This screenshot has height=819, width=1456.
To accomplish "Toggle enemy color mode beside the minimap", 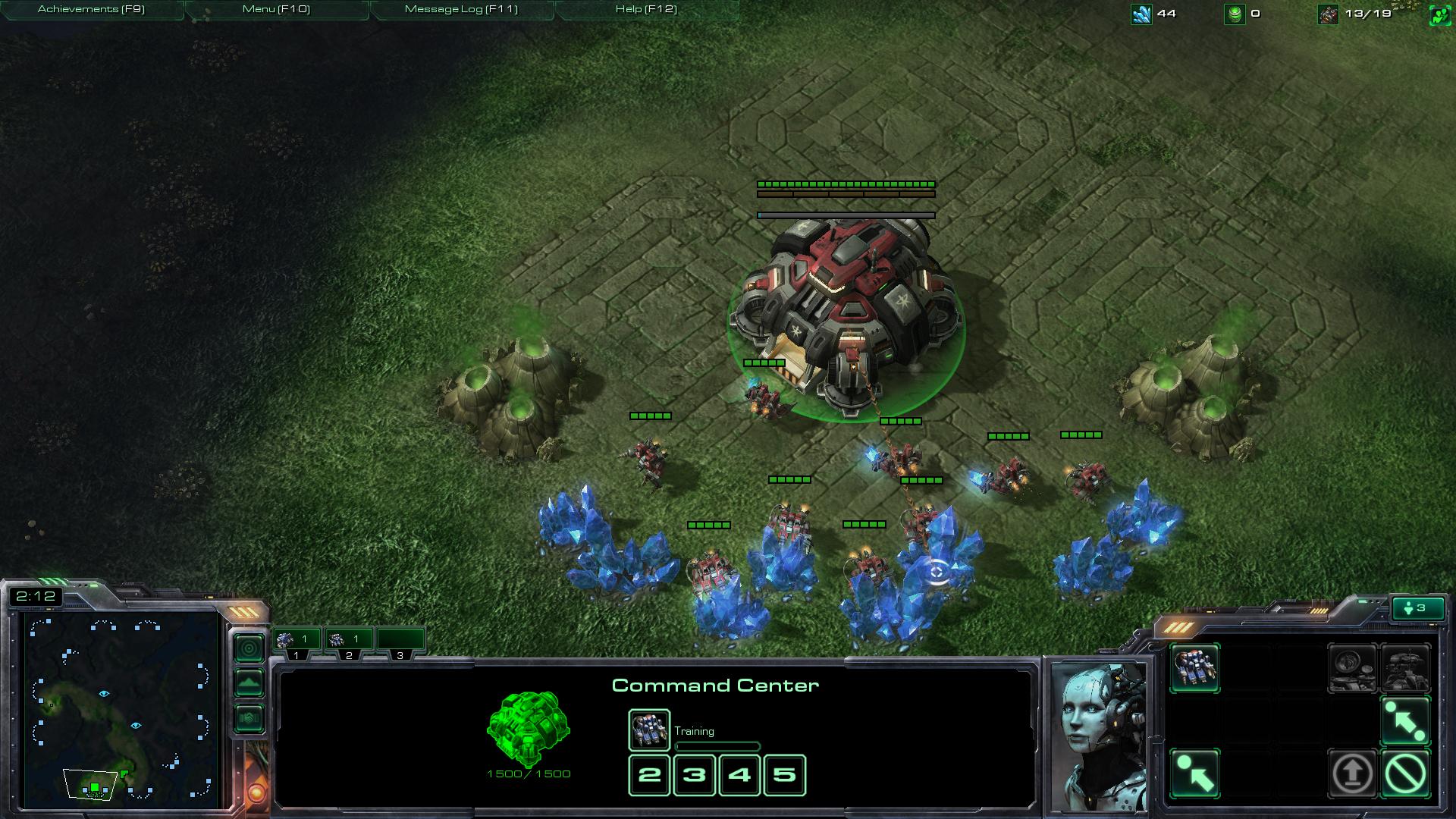I will tap(249, 717).
